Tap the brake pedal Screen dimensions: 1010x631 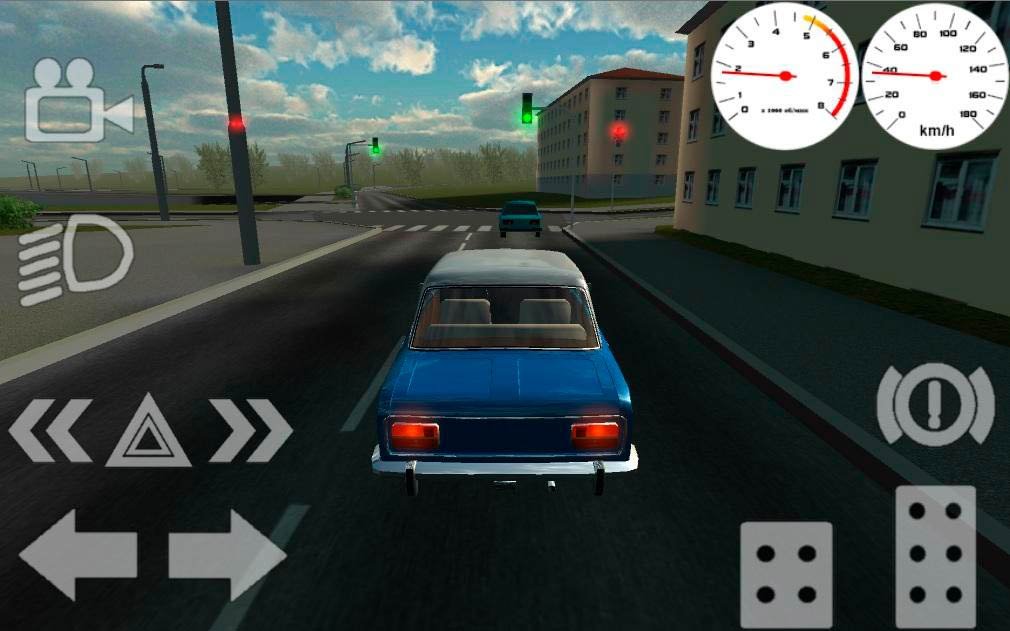click(786, 575)
